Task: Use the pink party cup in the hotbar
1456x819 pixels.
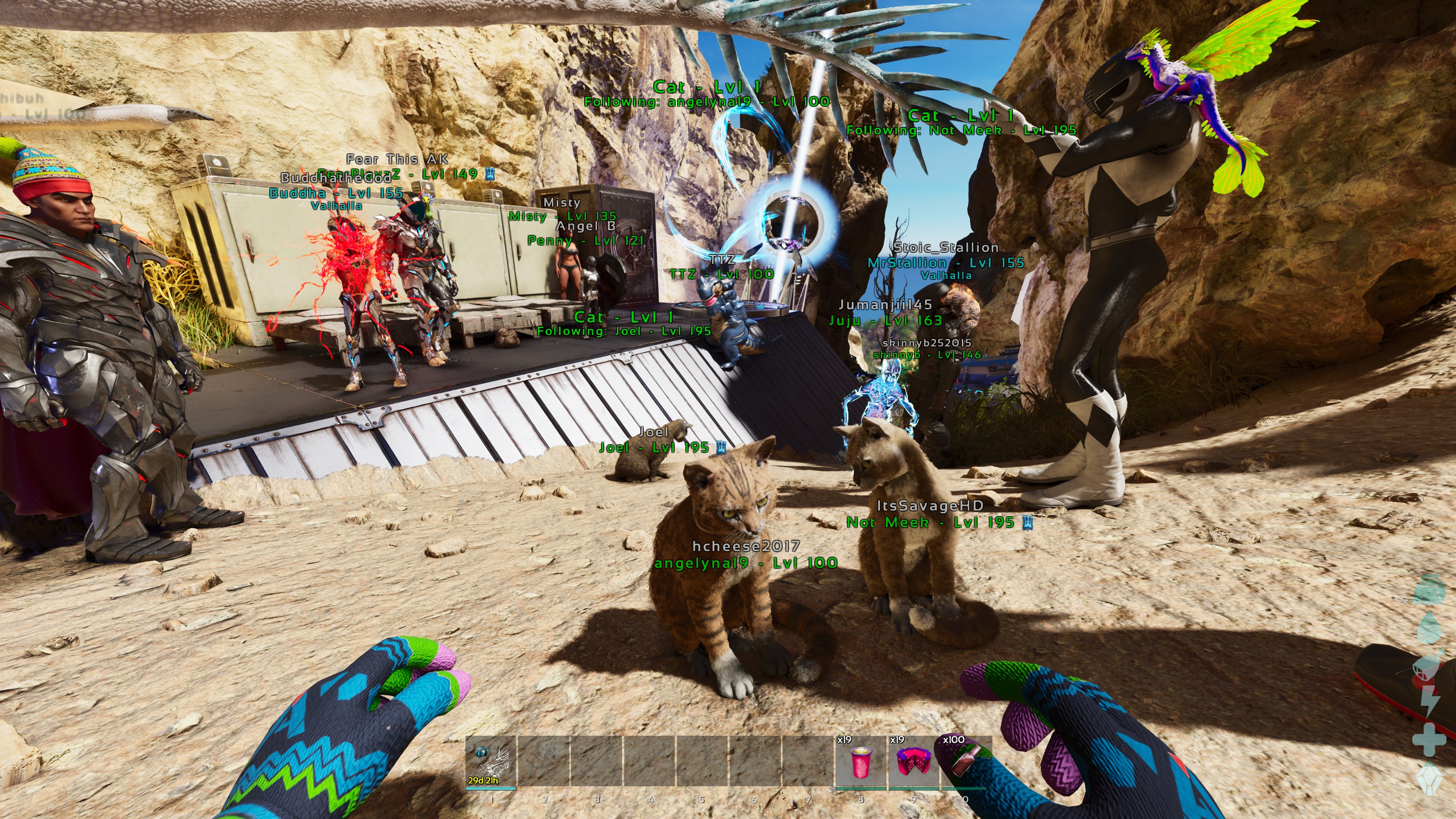Action: pyautogui.click(x=860, y=761)
